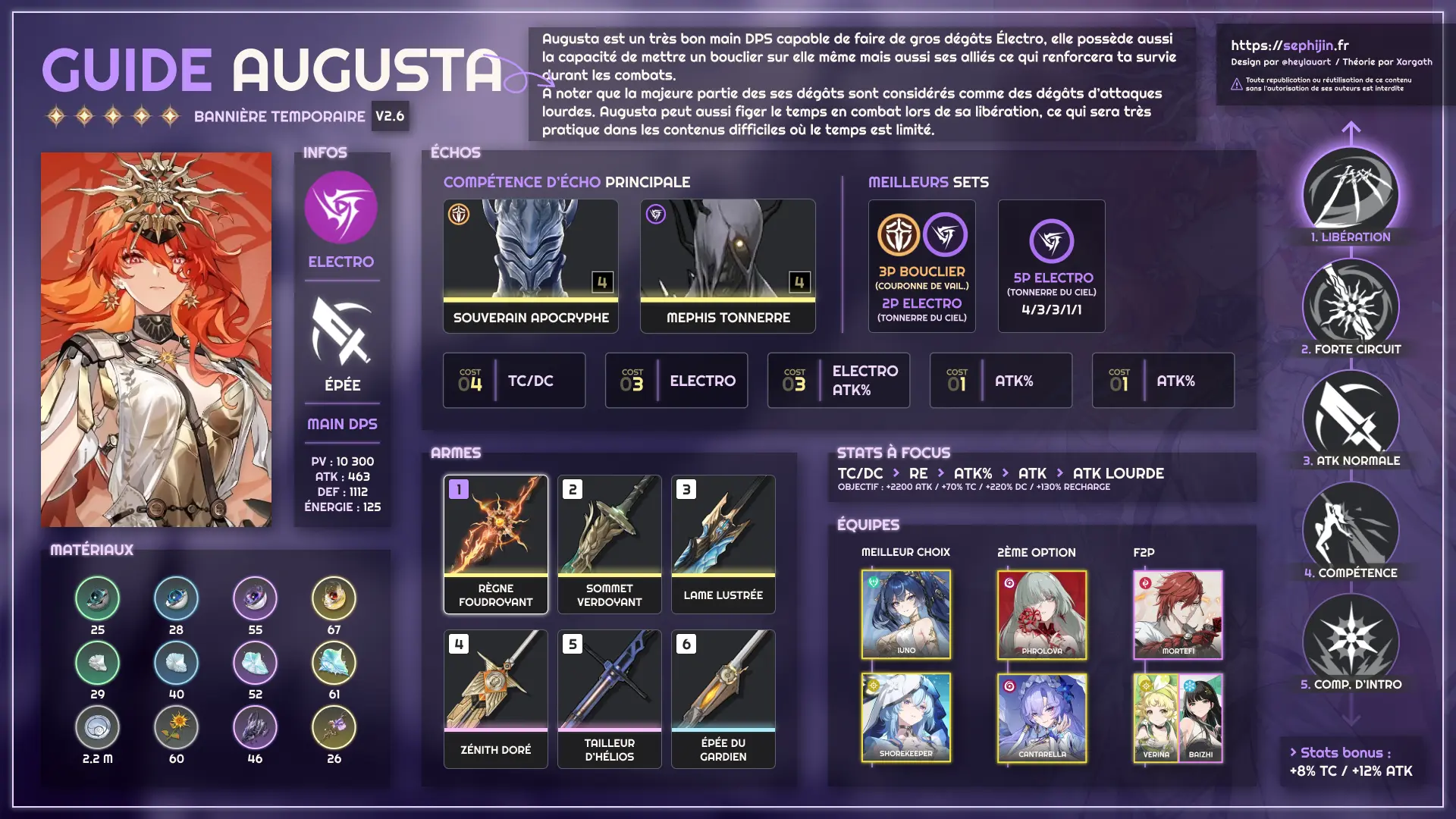Click the Shorekeeper portrait
1456x819 pixels.
coord(905,717)
